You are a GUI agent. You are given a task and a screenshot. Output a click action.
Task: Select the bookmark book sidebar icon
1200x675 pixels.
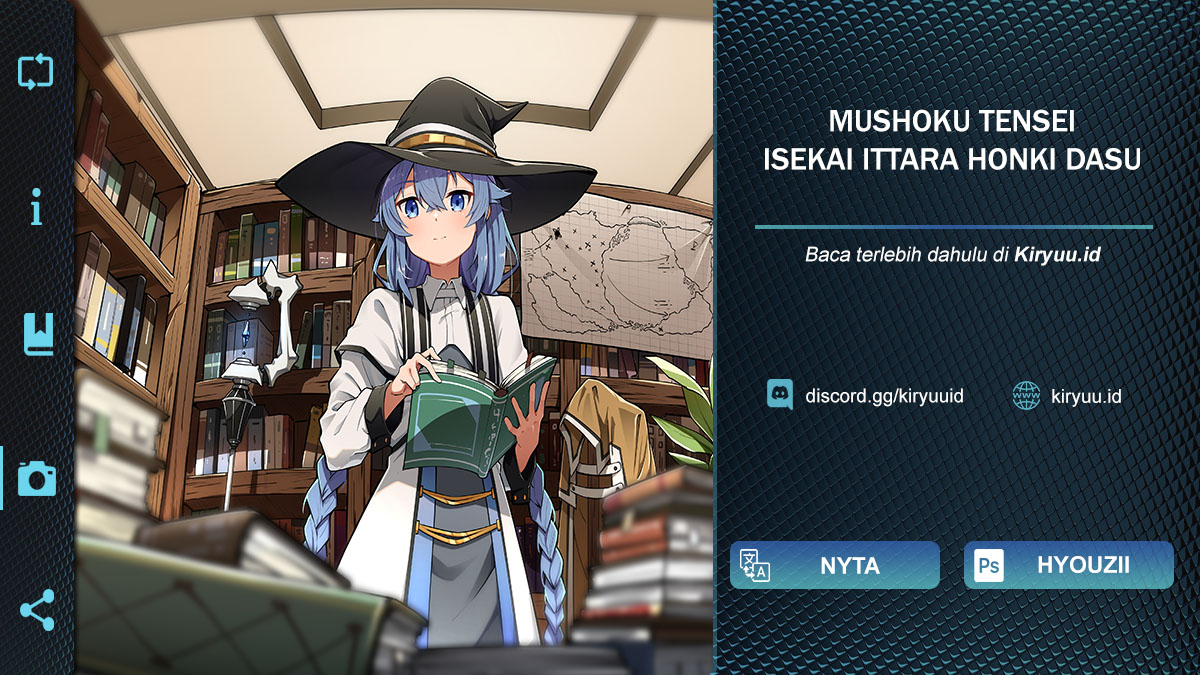[x=37, y=334]
